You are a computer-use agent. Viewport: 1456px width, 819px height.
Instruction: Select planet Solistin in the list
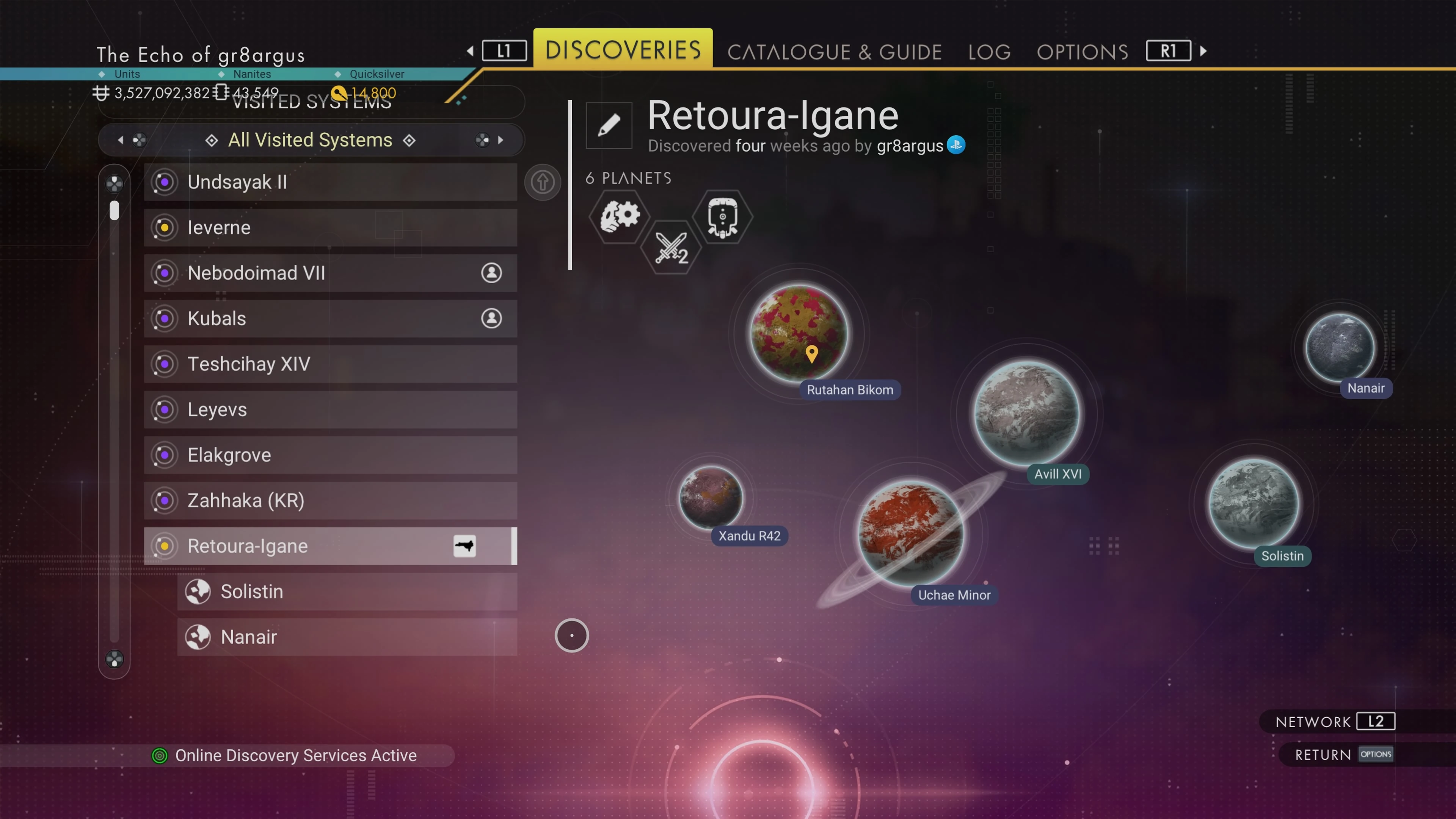(x=347, y=592)
